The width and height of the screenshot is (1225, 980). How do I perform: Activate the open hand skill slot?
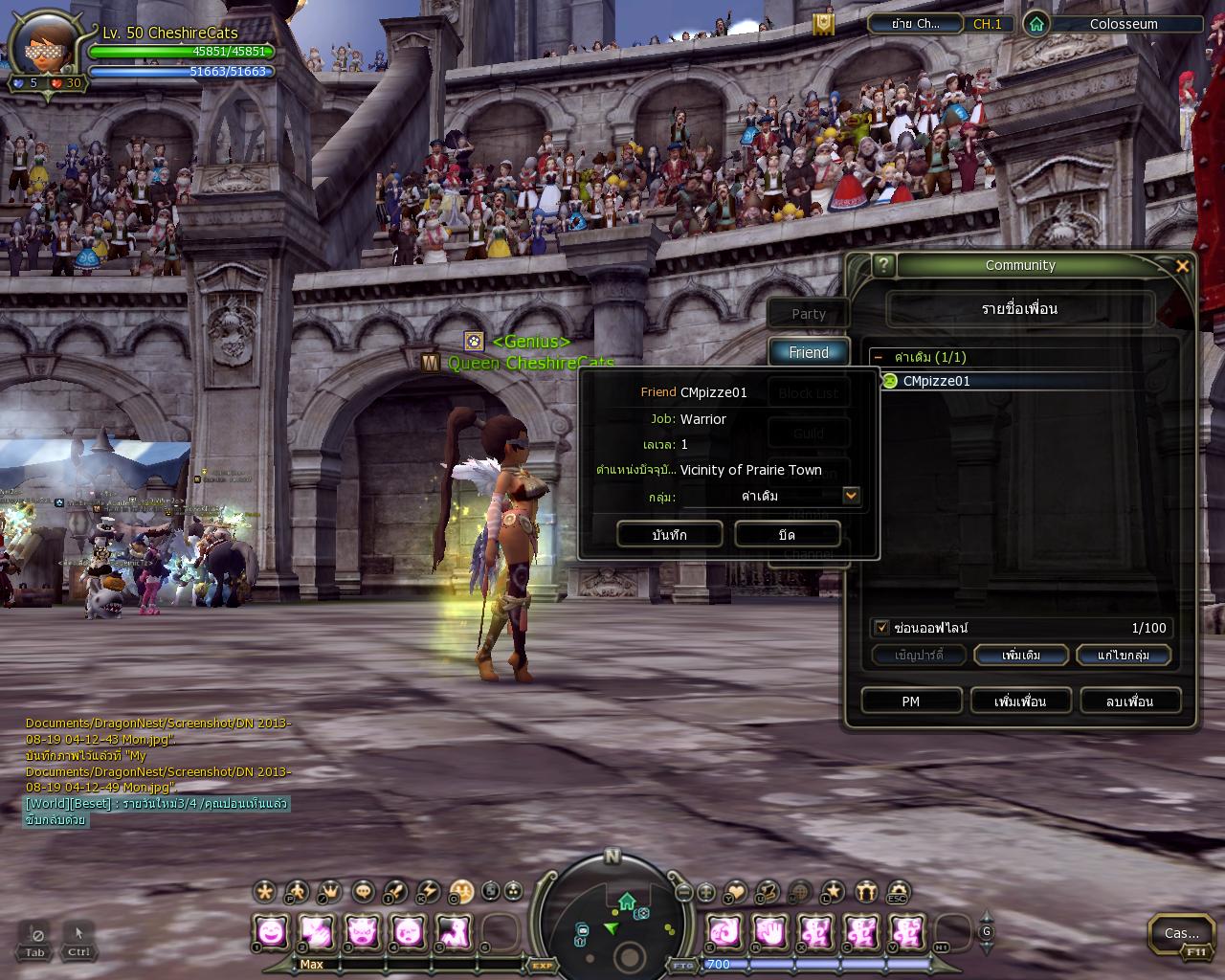[x=769, y=931]
